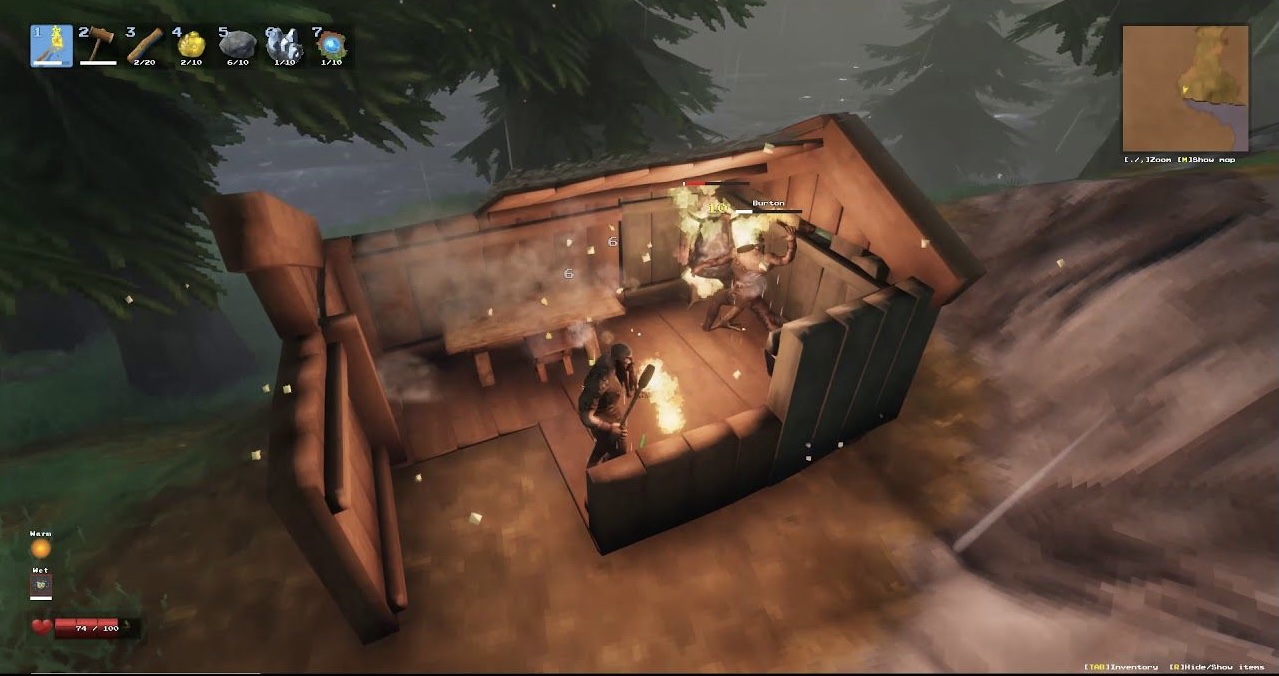Equip the hammer from the hotbar
The image size is (1279, 676).
(x=98, y=46)
